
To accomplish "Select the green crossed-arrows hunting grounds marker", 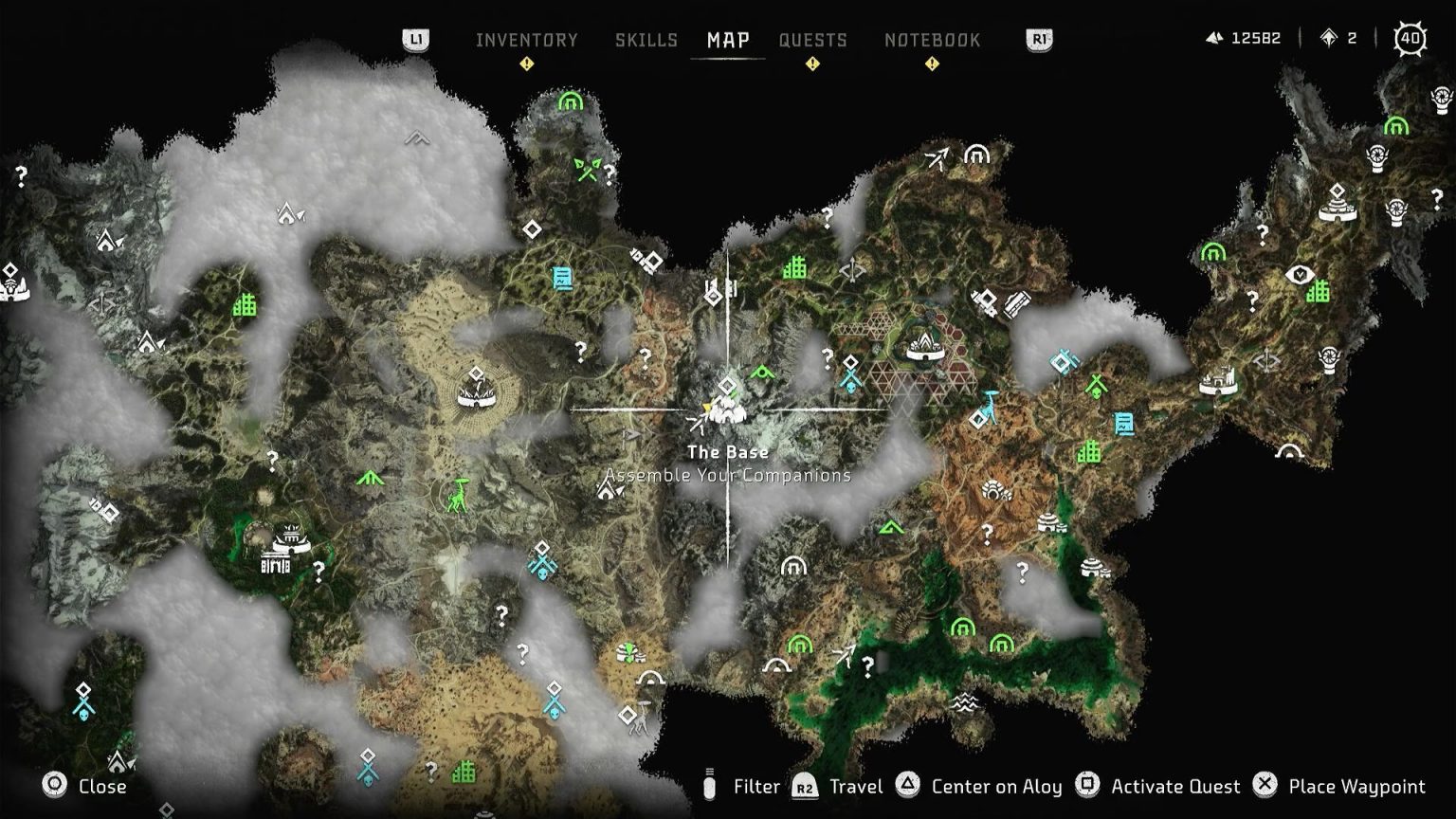I will click(x=587, y=170).
